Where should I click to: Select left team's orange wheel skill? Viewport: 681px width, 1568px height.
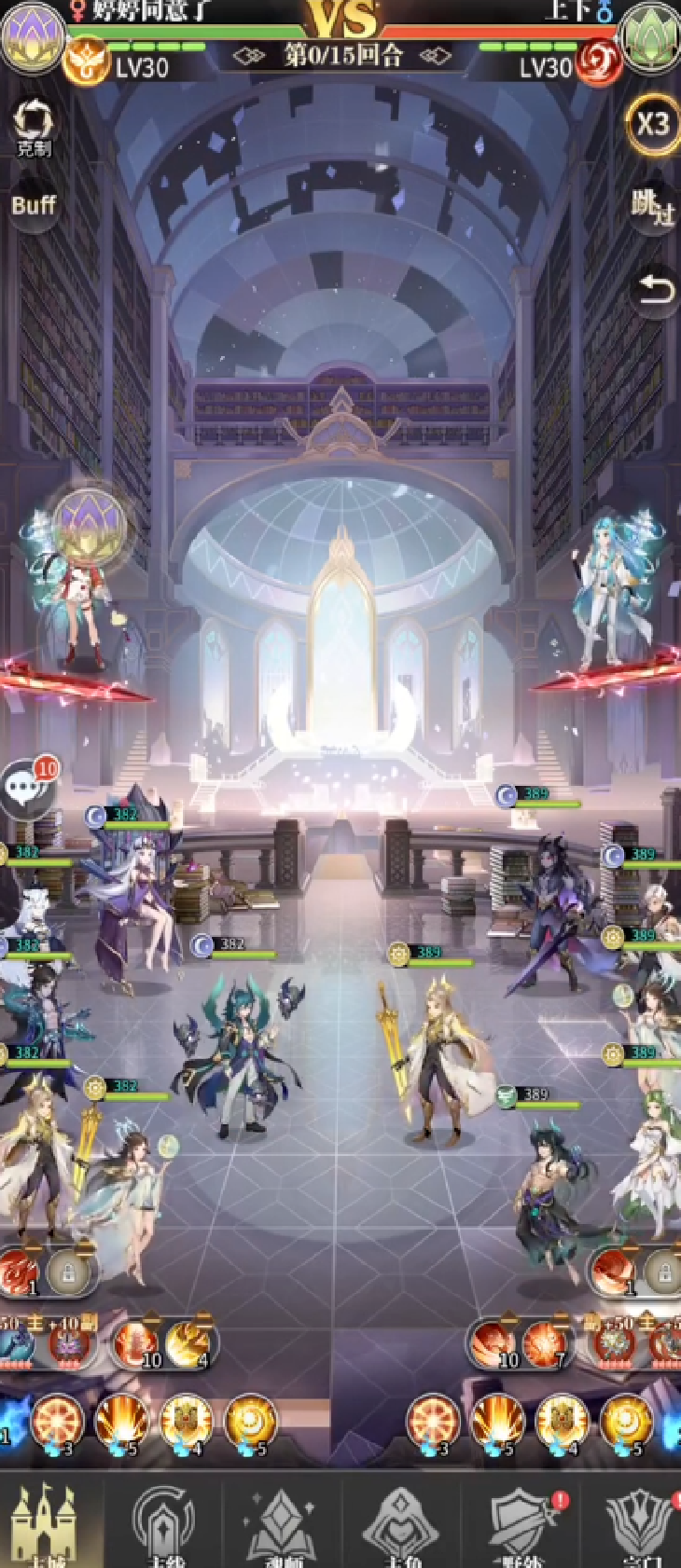pos(57,1423)
